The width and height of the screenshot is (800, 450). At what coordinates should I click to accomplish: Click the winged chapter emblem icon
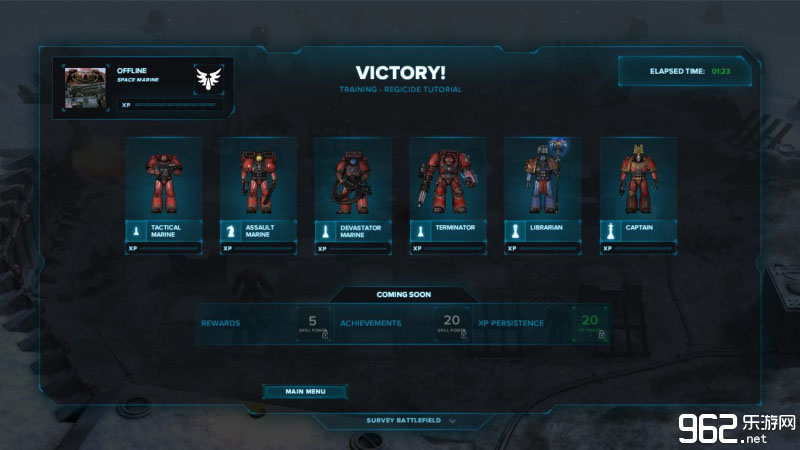click(x=208, y=79)
